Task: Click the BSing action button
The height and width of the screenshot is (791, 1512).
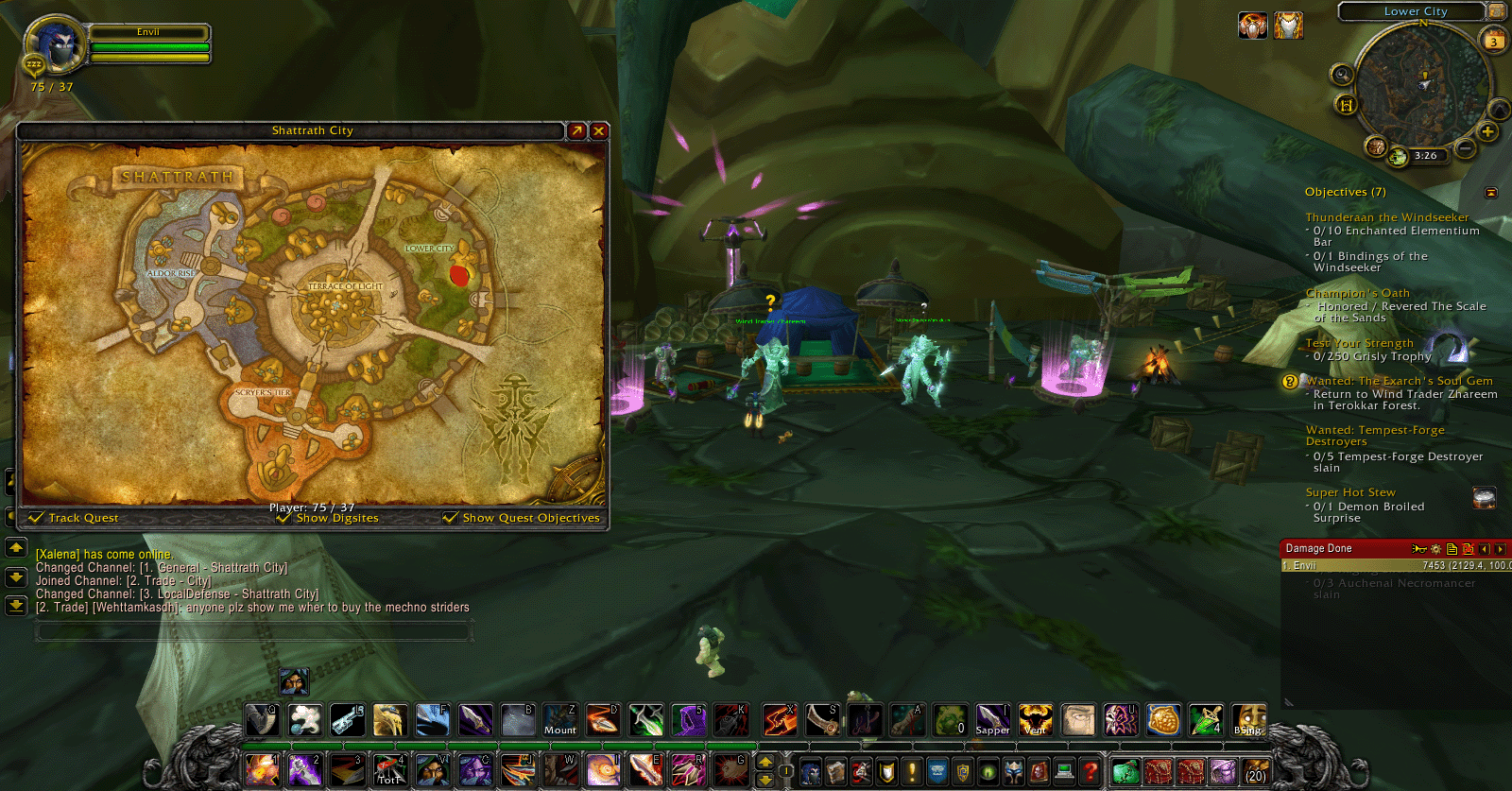Action: [1249, 720]
